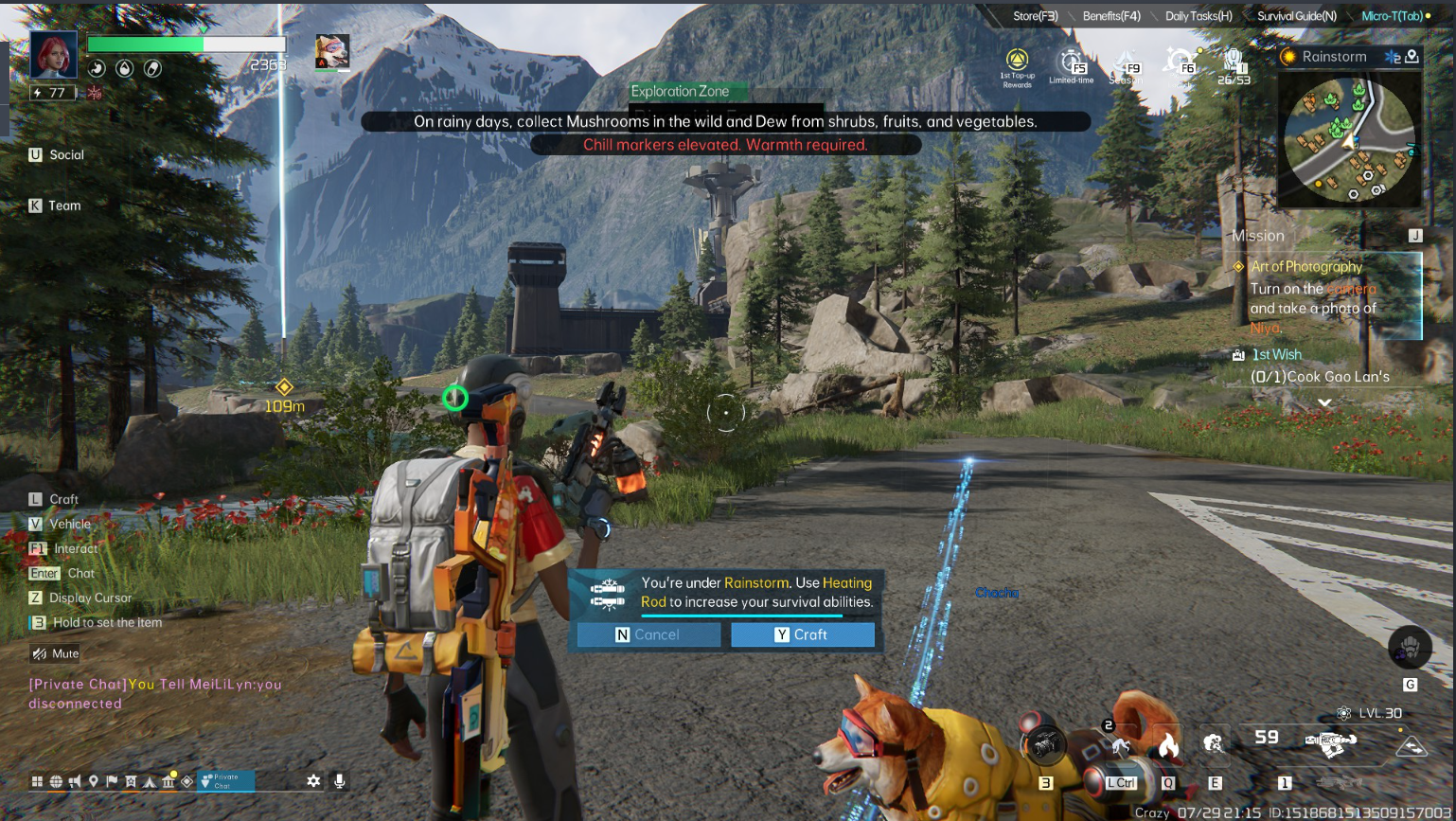Viewport: 1456px width, 821px height.
Task: Select the camera item slot
Action: coord(1045,745)
